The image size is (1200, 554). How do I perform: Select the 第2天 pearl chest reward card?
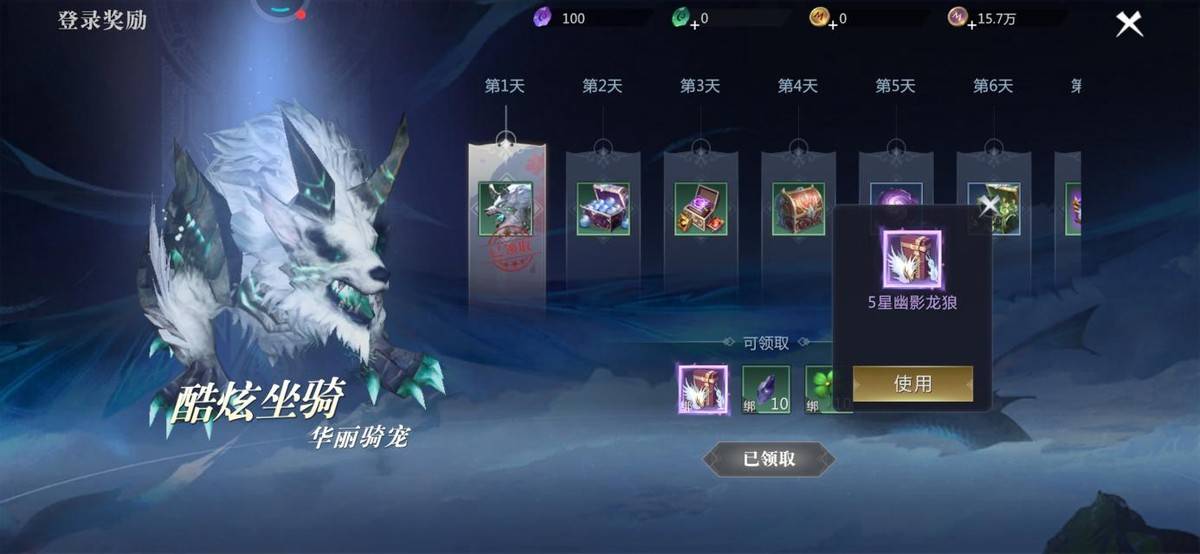603,209
